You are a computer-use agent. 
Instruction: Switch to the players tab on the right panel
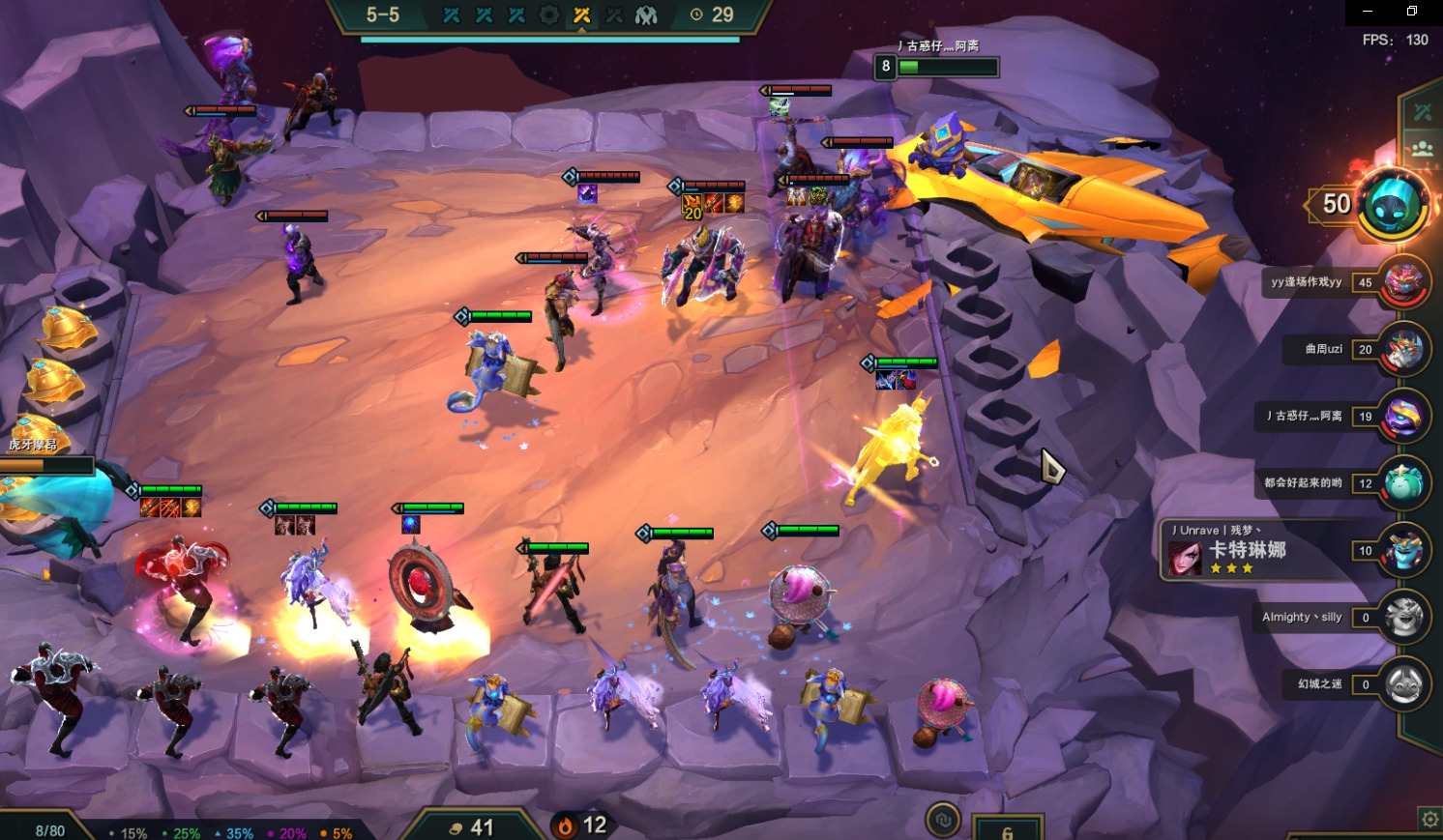(x=1423, y=150)
